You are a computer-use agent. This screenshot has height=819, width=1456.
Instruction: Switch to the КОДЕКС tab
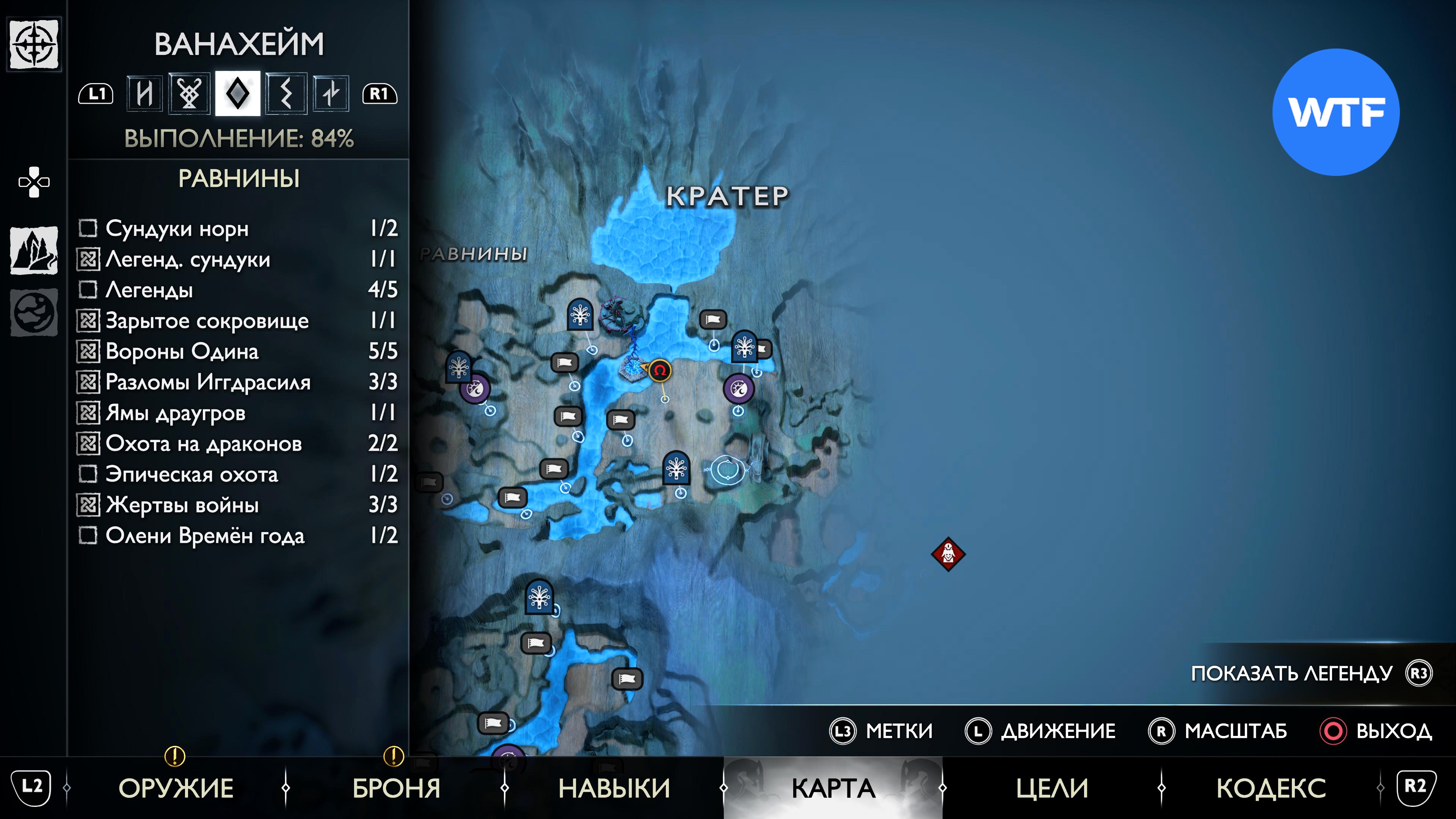(1271, 788)
